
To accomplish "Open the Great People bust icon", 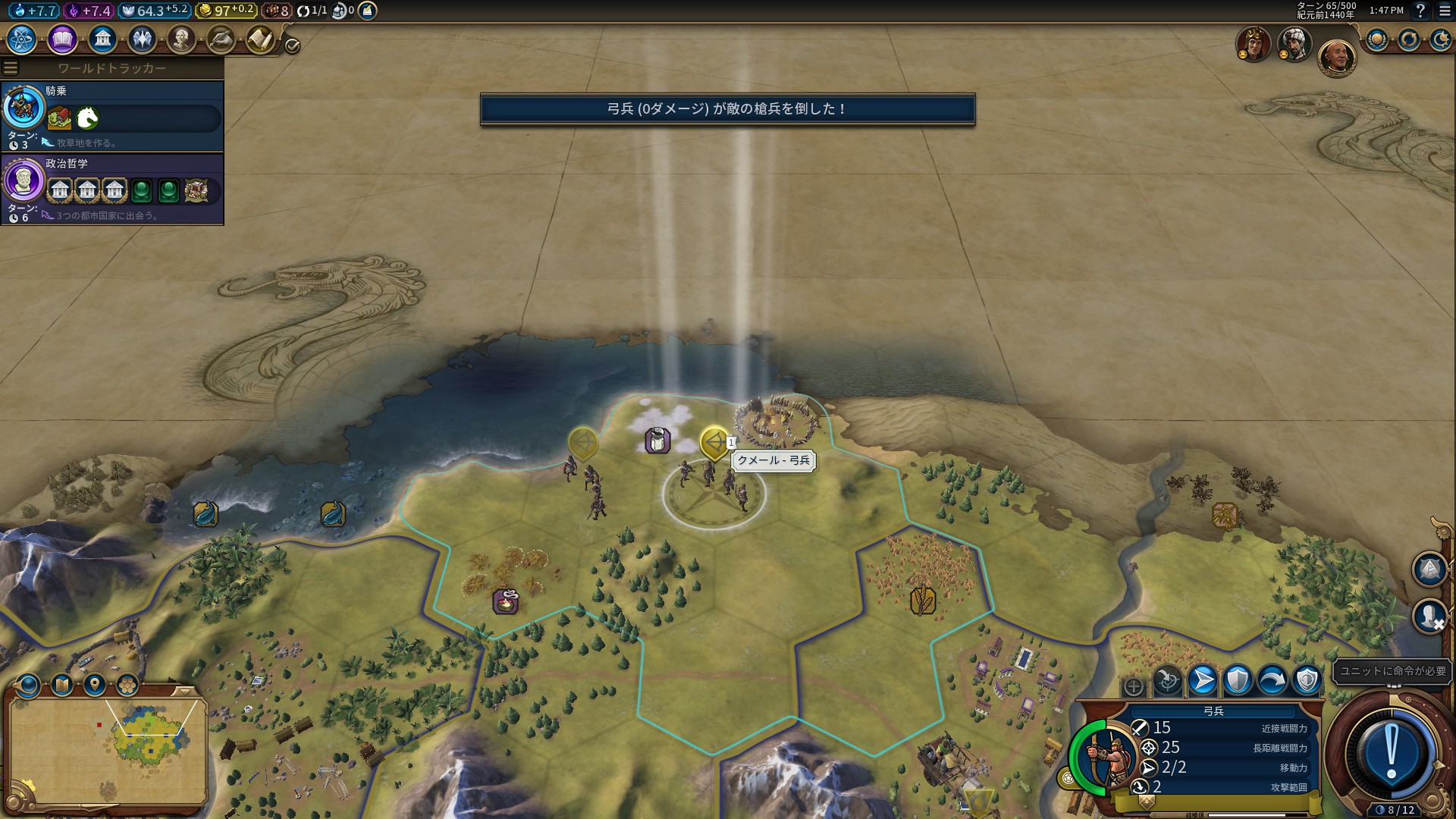I will pos(181,39).
